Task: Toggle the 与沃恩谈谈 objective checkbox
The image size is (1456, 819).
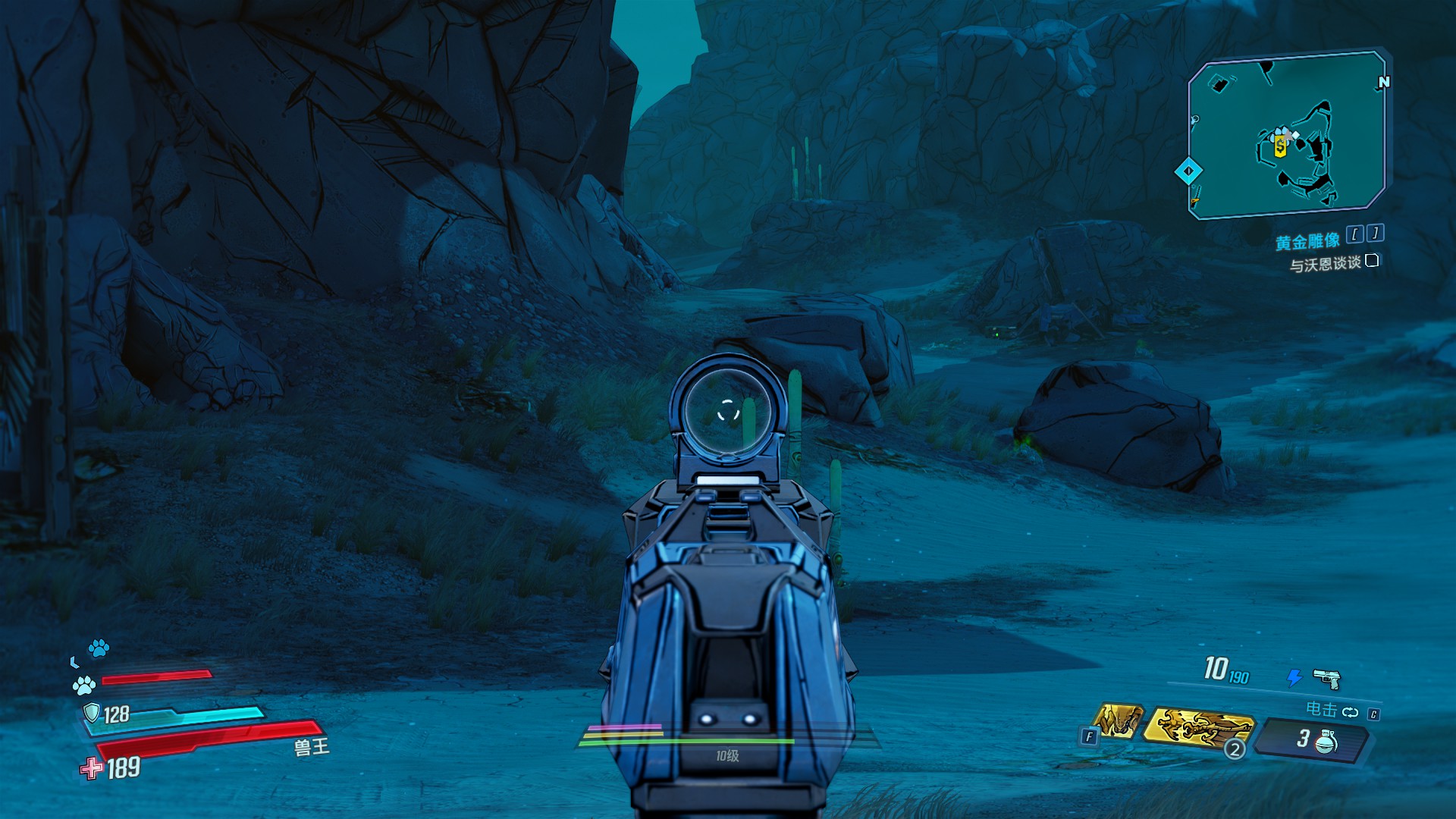Action: 1372,261
